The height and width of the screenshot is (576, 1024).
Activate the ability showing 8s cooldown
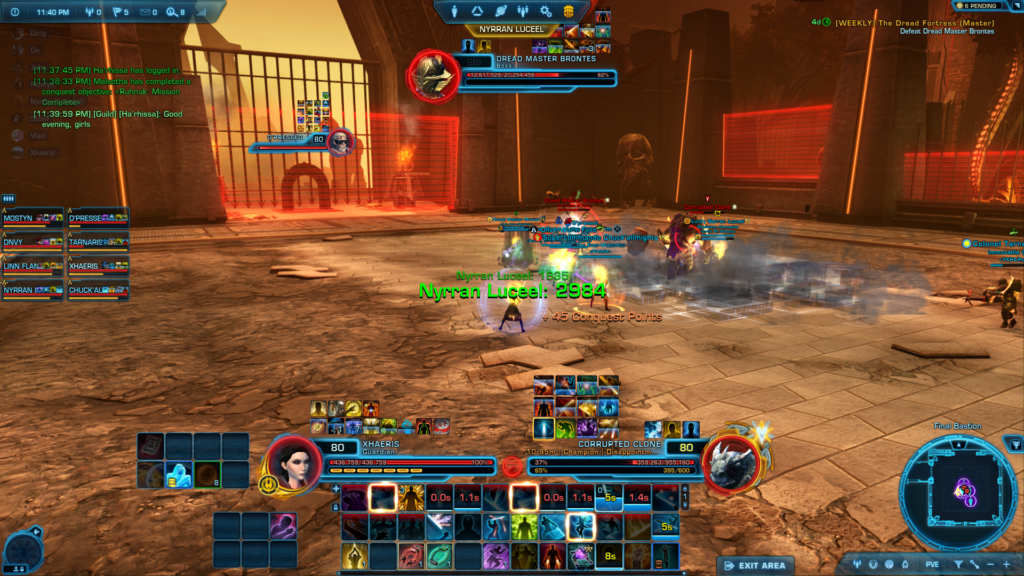point(609,556)
